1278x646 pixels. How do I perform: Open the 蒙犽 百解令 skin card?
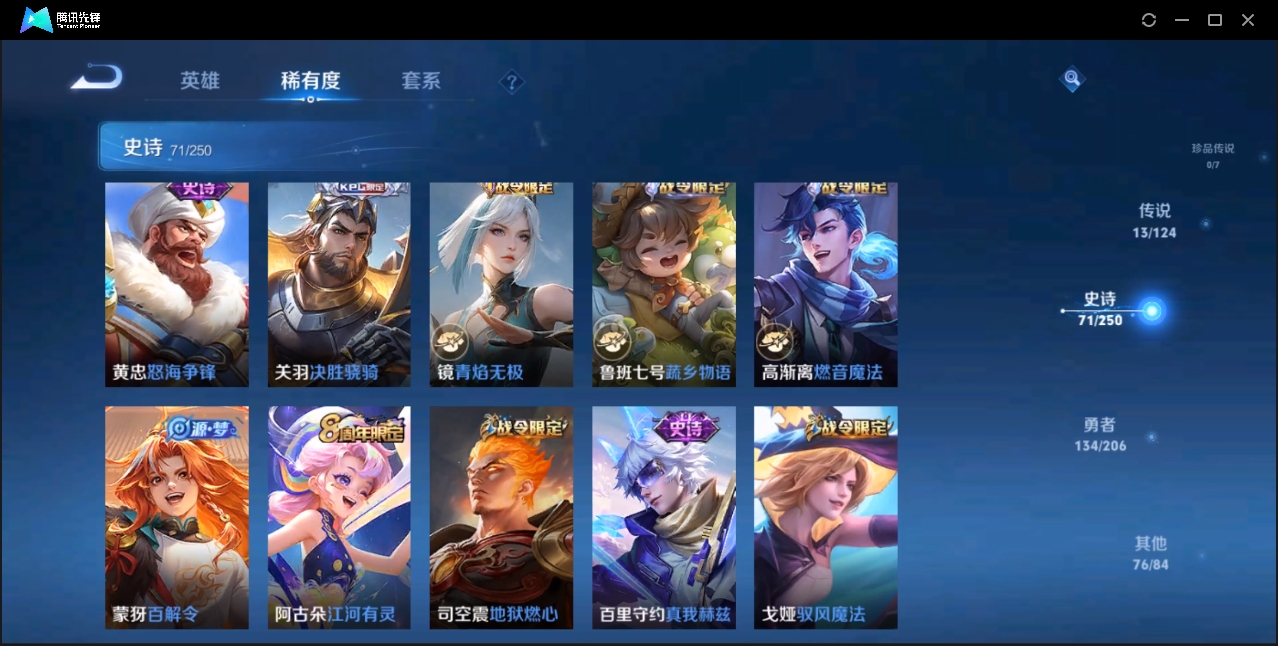coord(177,517)
